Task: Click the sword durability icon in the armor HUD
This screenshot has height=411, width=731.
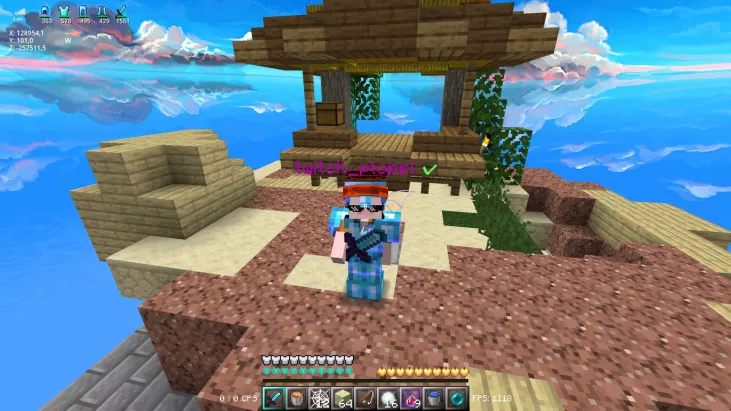Action: click(122, 10)
